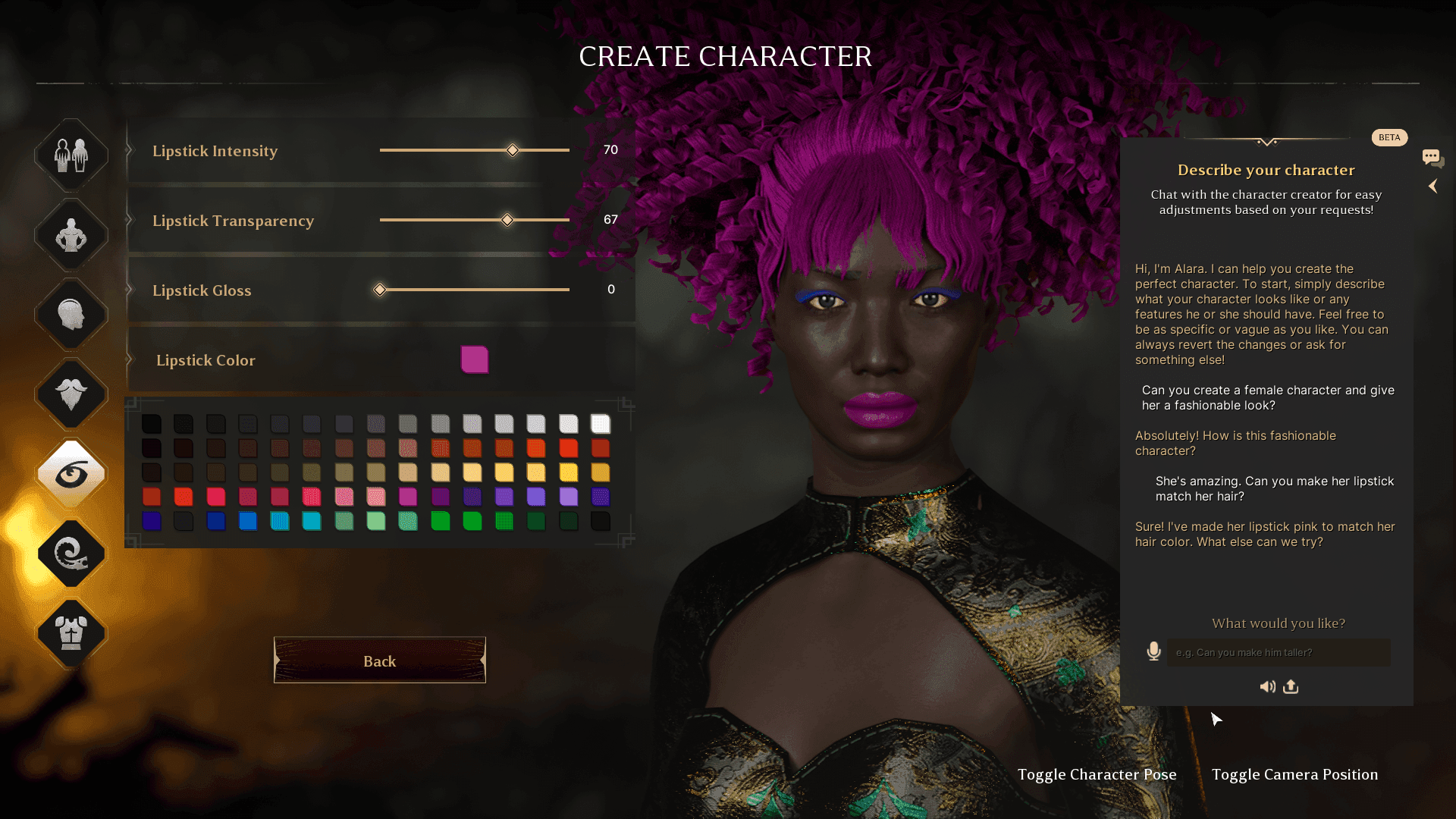The image size is (1456, 819).
Task: Open the facial hair customization category
Action: [71, 394]
